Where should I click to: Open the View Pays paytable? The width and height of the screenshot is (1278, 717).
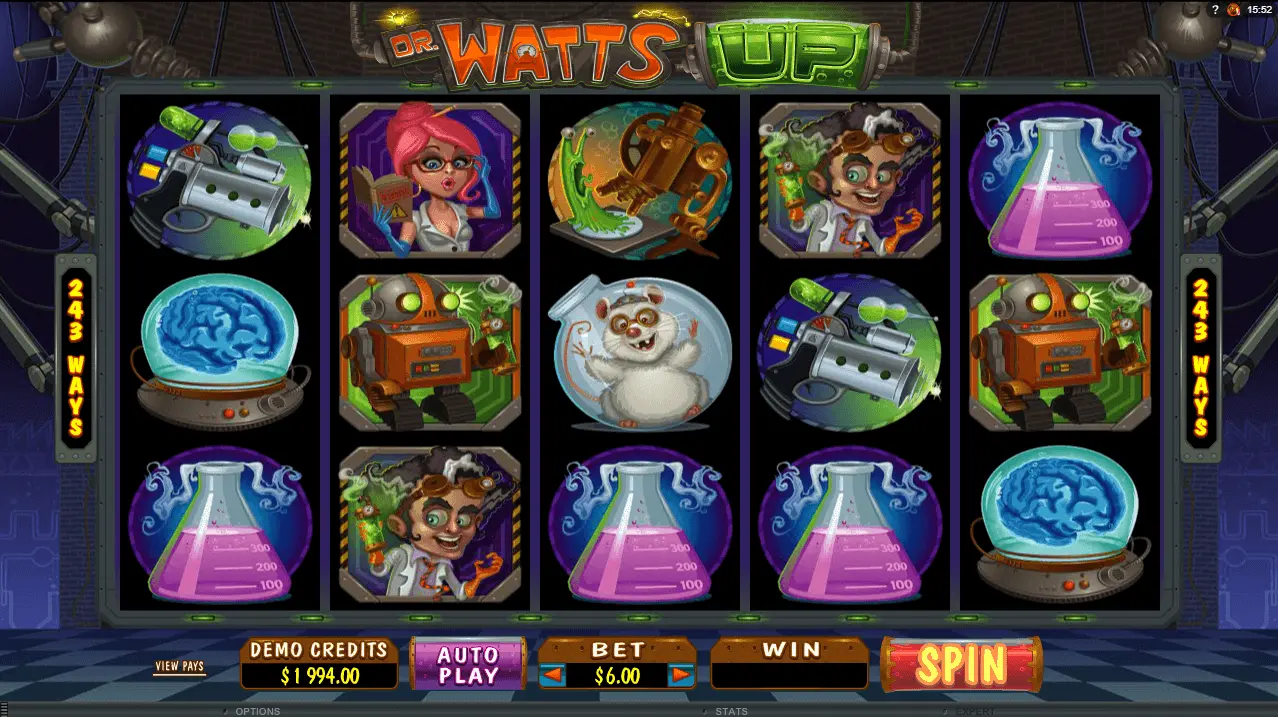pos(179,666)
